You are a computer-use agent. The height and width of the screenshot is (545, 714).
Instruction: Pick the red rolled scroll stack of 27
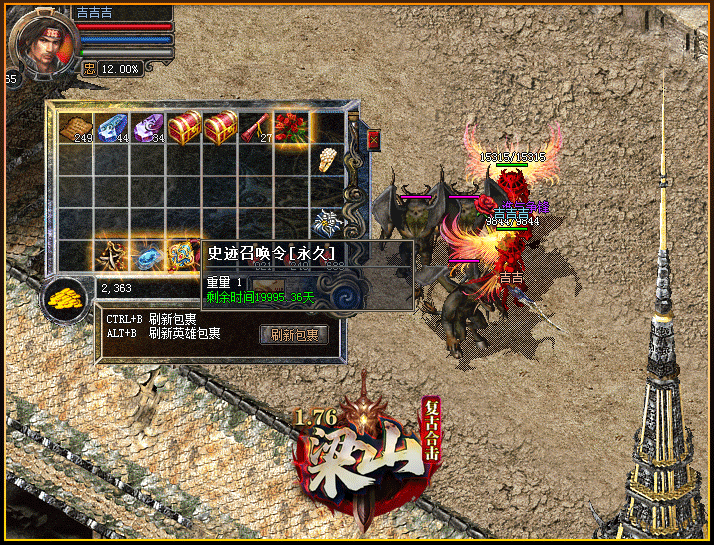(256, 128)
